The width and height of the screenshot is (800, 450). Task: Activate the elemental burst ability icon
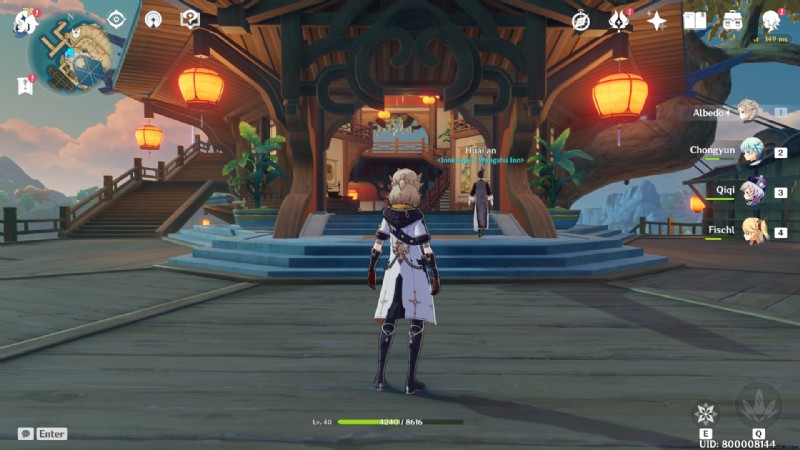(757, 406)
